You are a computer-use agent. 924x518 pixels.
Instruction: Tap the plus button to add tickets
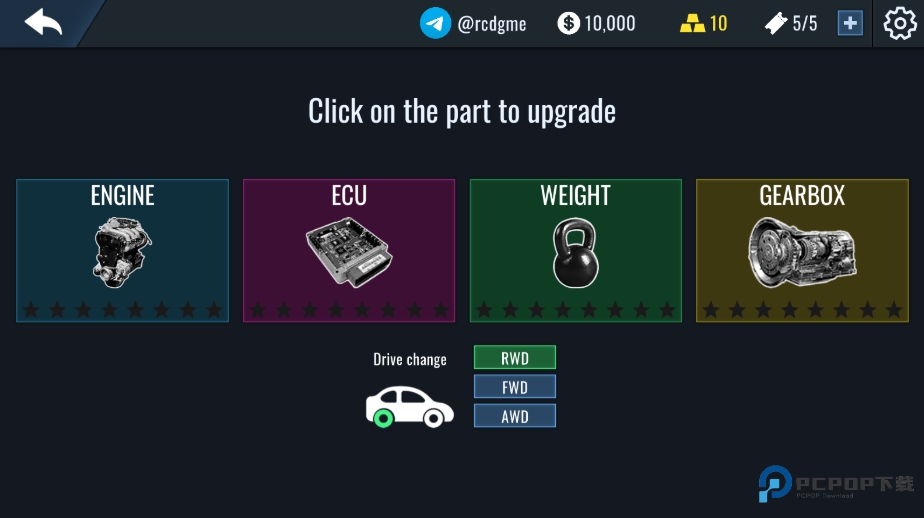tap(850, 23)
